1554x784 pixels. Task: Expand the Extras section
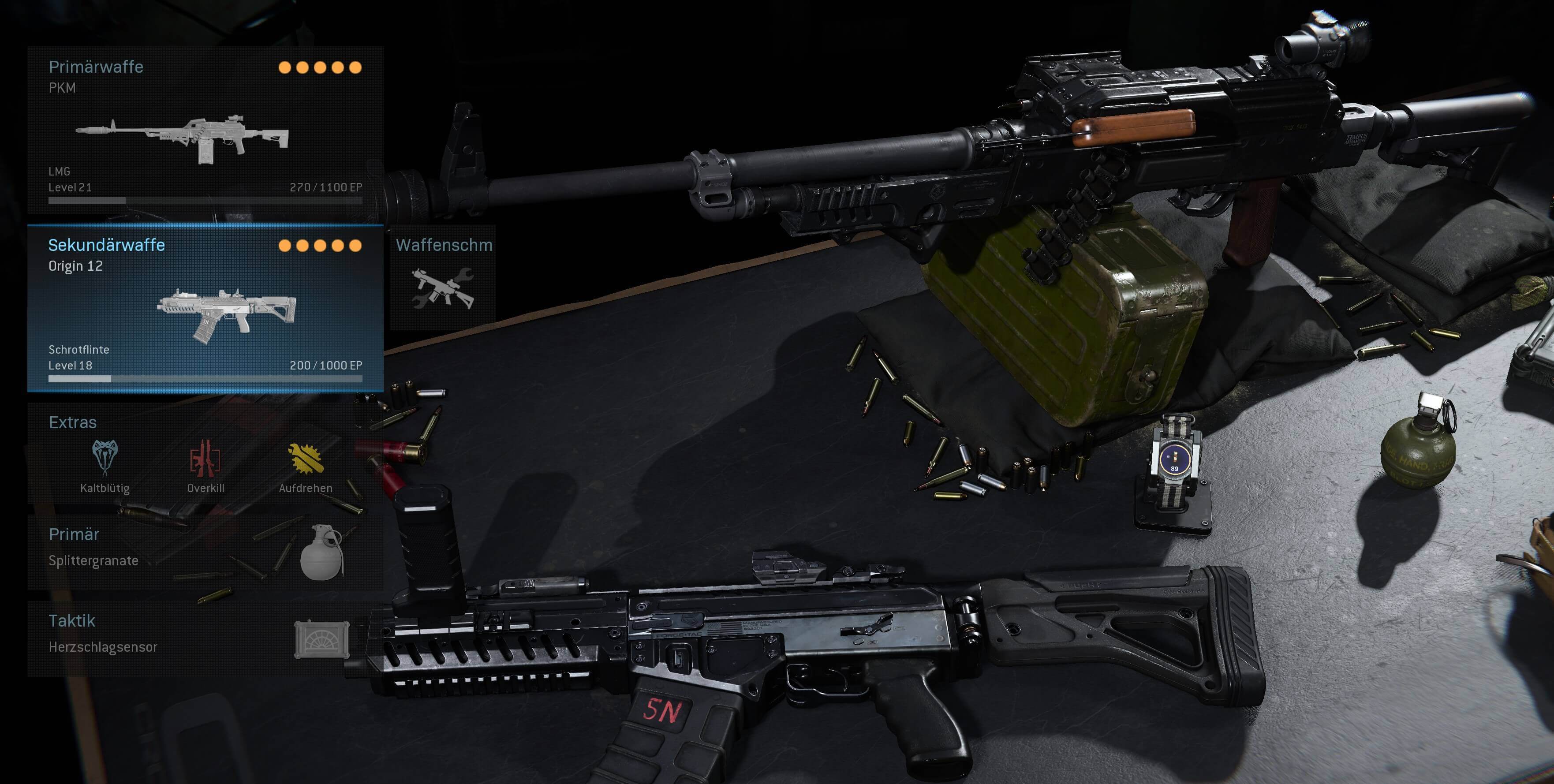tap(72, 422)
